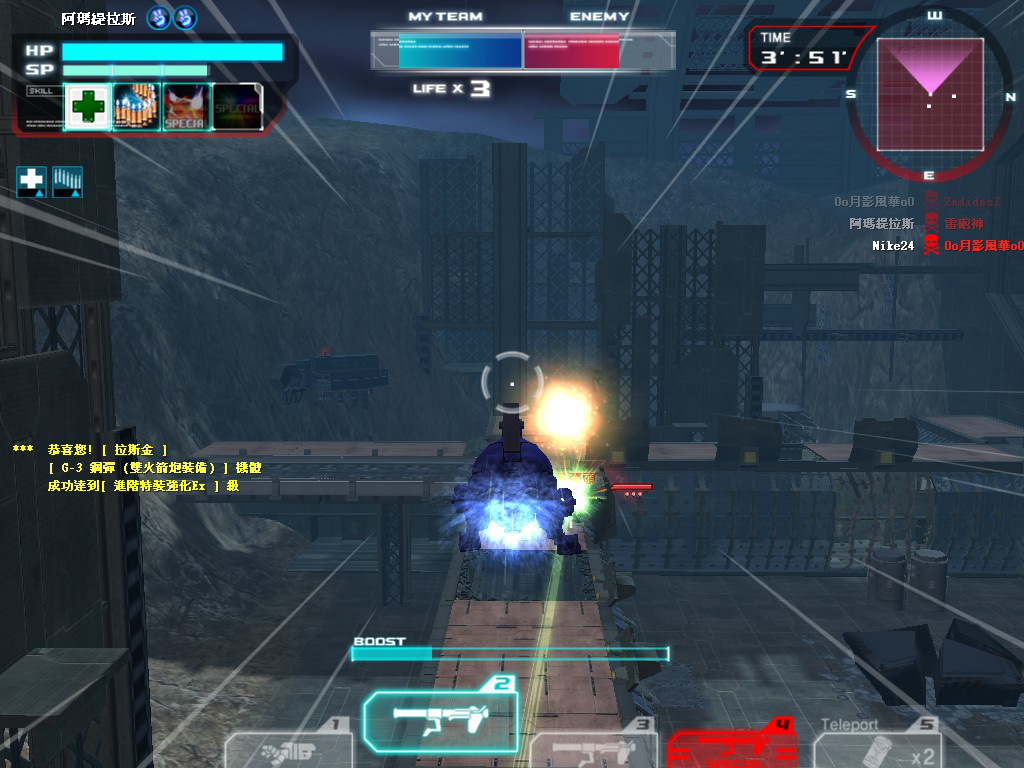Select the dark rainbow SPECIAL skill slot
The image size is (1024, 768).
coord(237,107)
